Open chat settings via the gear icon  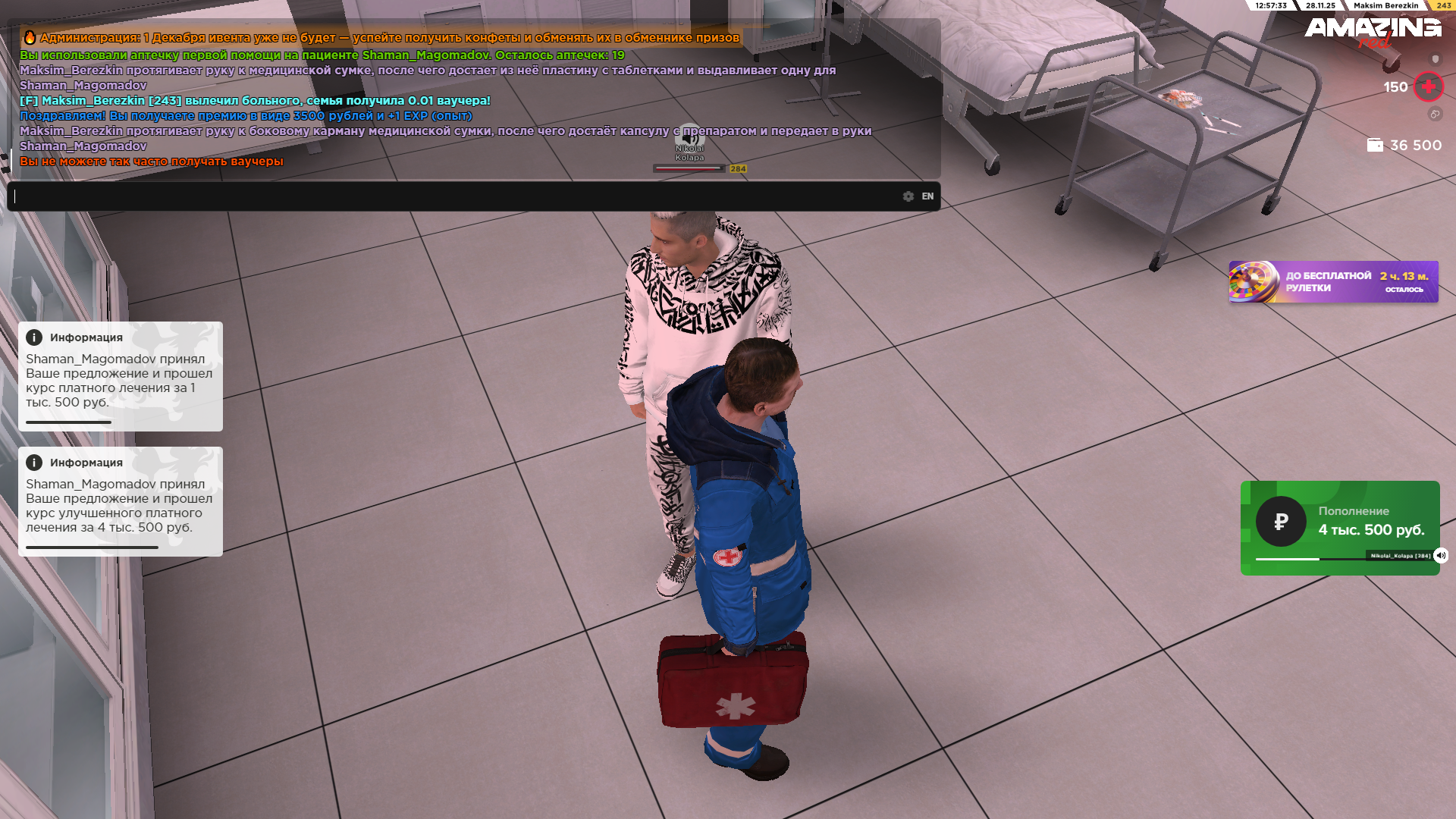908,196
